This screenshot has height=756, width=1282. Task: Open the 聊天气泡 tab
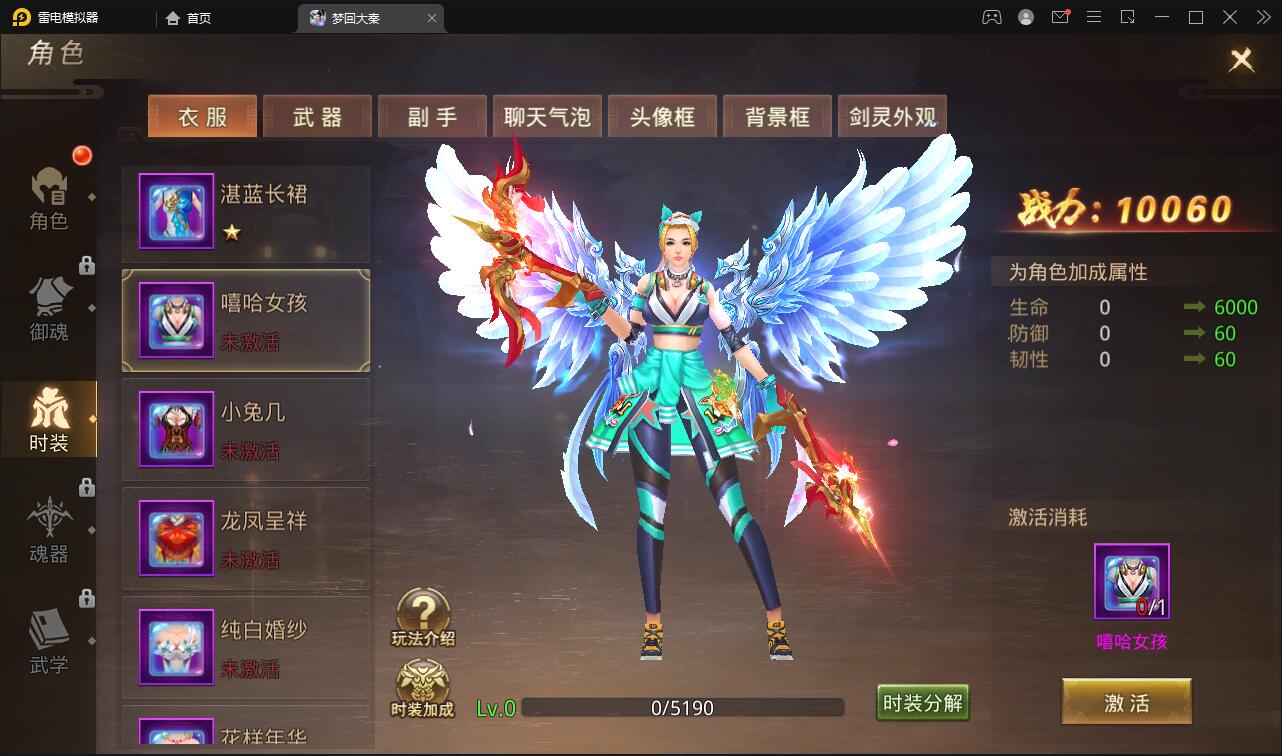(x=547, y=116)
